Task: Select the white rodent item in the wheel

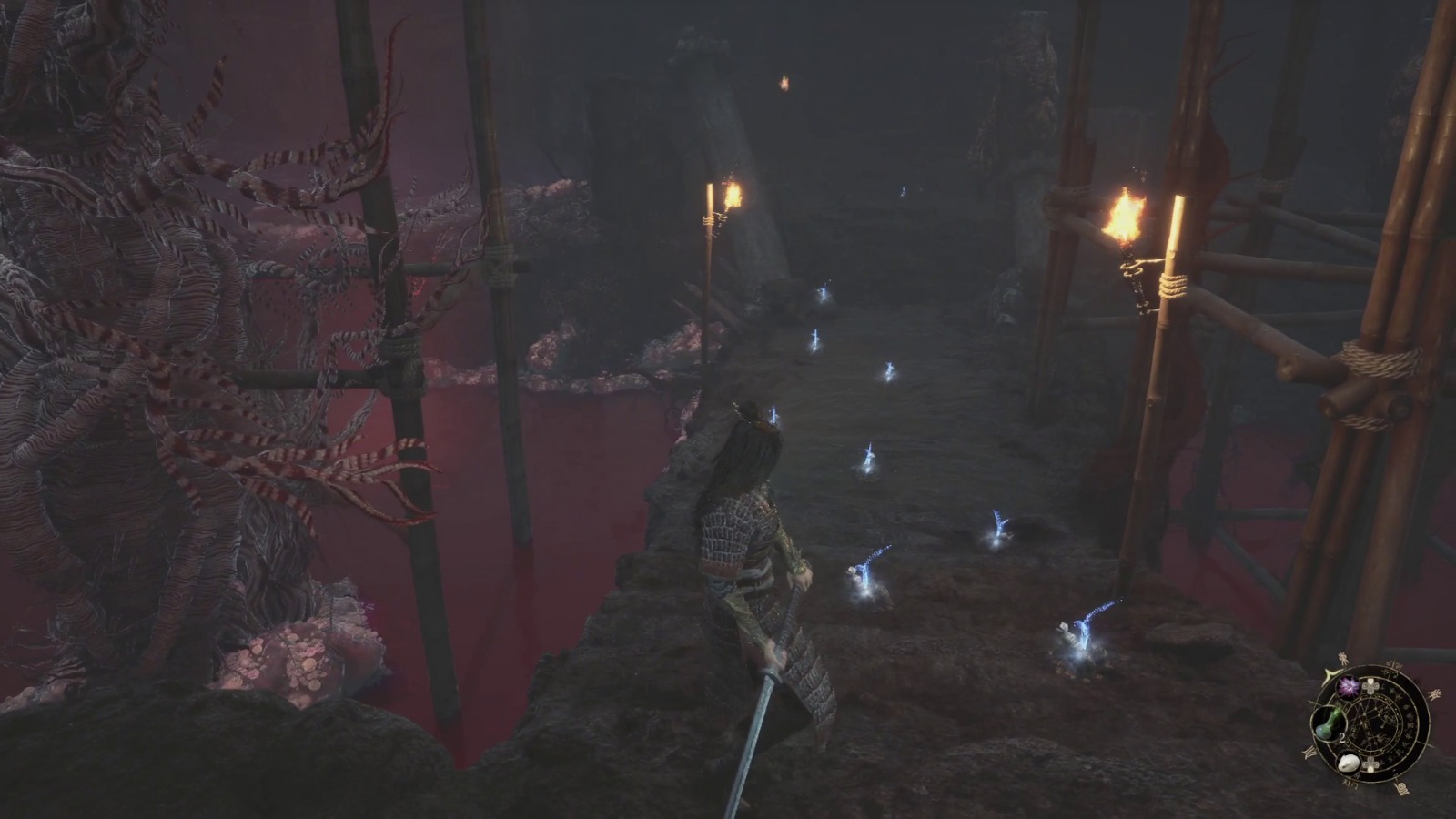Action: (1350, 763)
